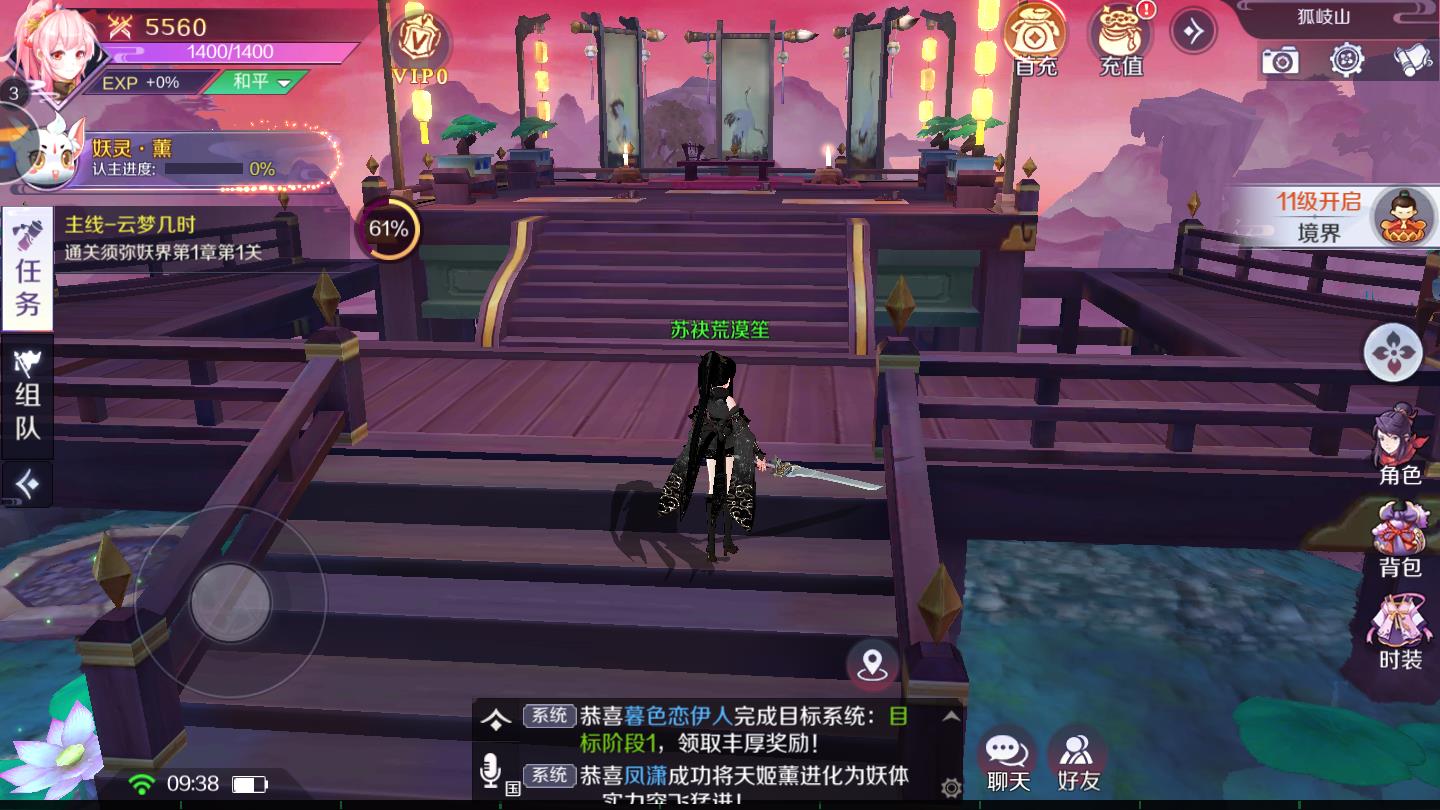Click the scroll notice icon top right

pos(1412,62)
